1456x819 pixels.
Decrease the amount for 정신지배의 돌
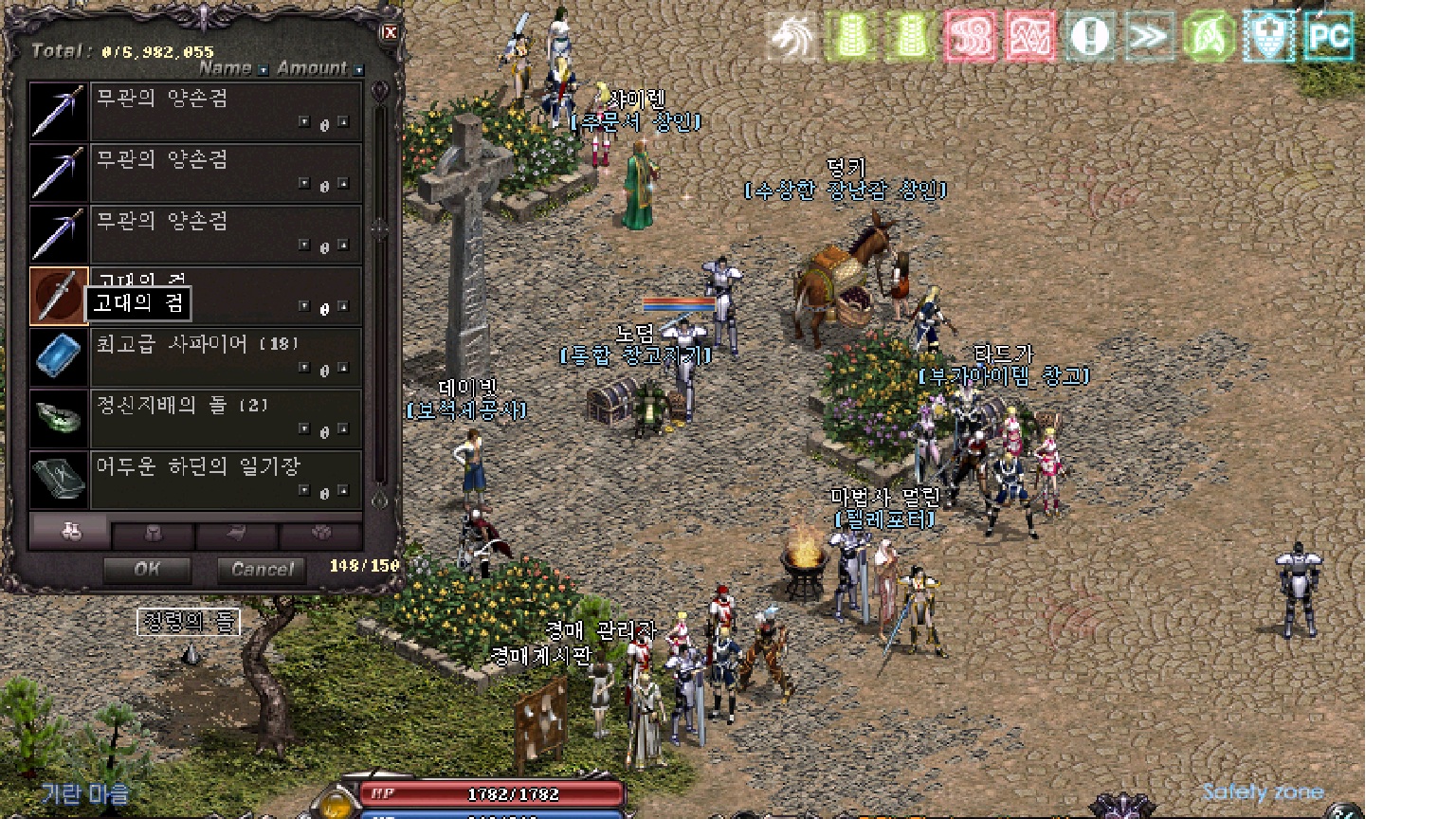pyautogui.click(x=304, y=429)
